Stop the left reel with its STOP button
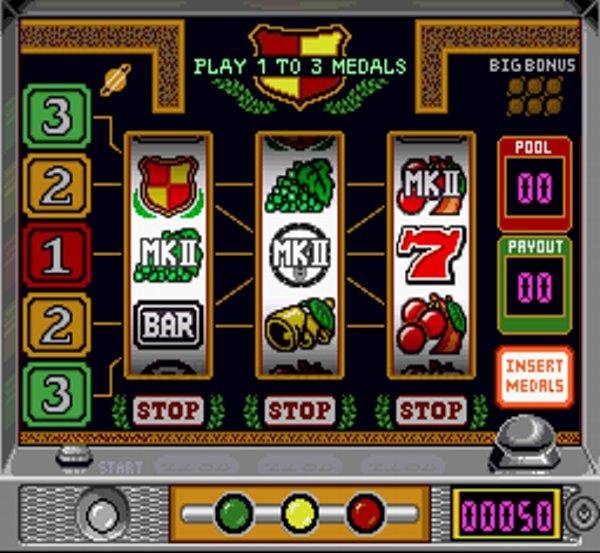Image resolution: width=600 pixels, height=553 pixels. pyautogui.click(x=167, y=410)
